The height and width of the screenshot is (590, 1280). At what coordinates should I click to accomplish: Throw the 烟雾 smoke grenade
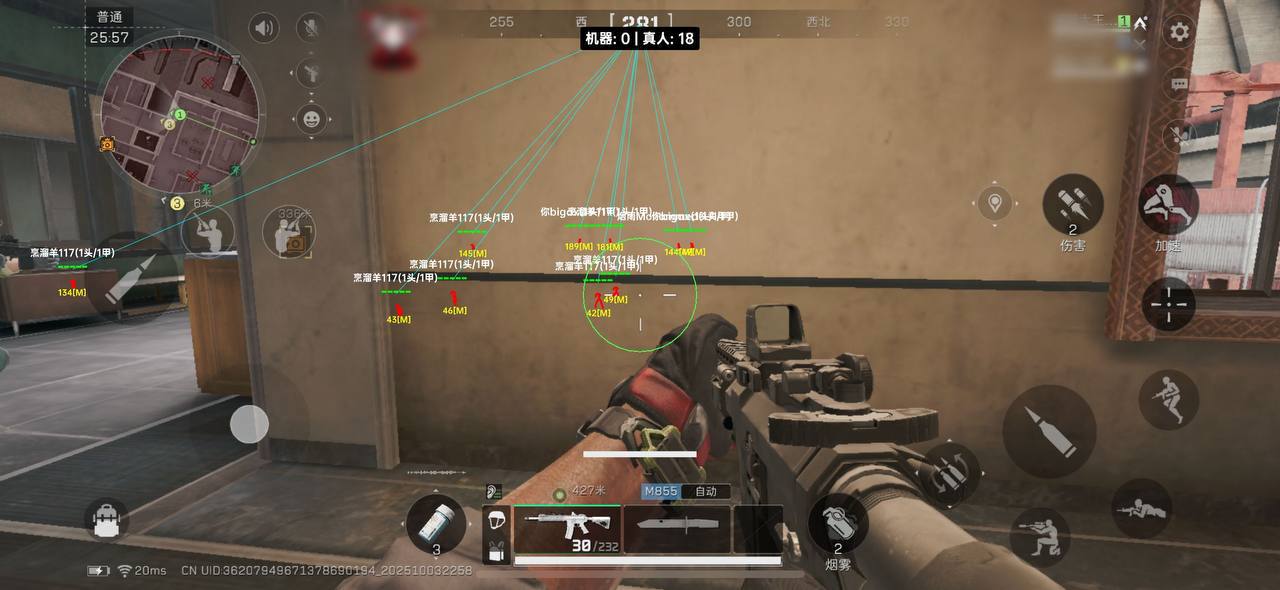click(837, 522)
